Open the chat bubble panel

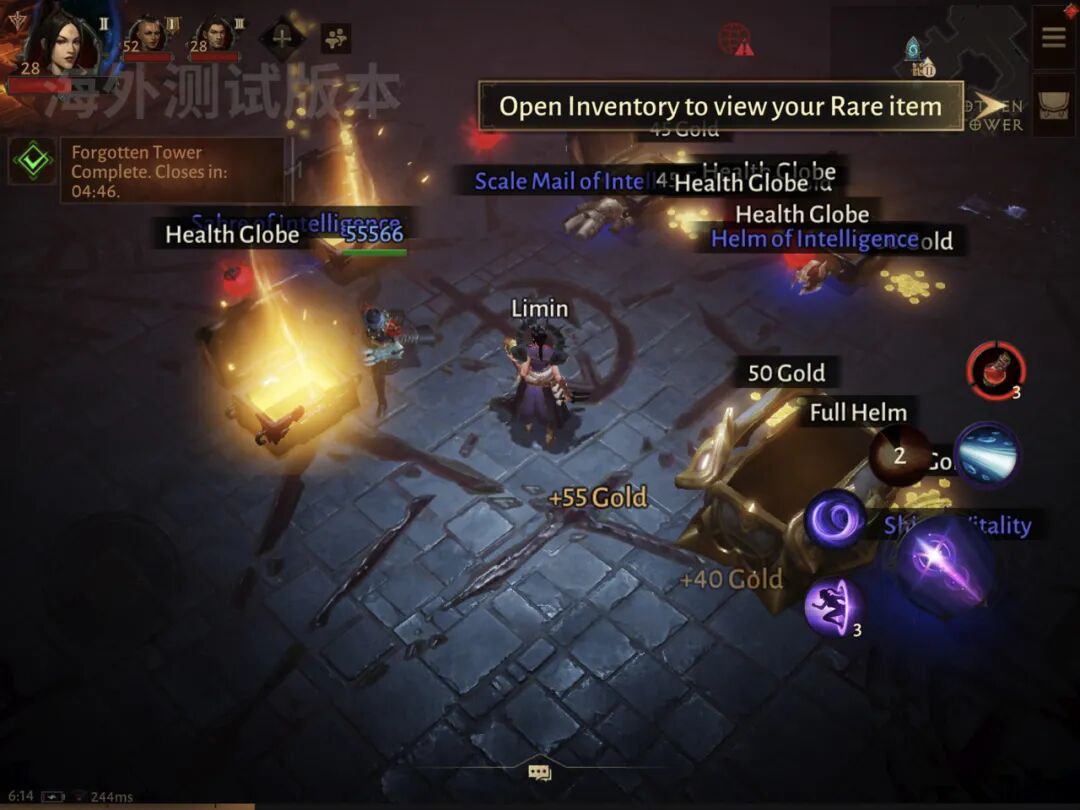click(540, 772)
